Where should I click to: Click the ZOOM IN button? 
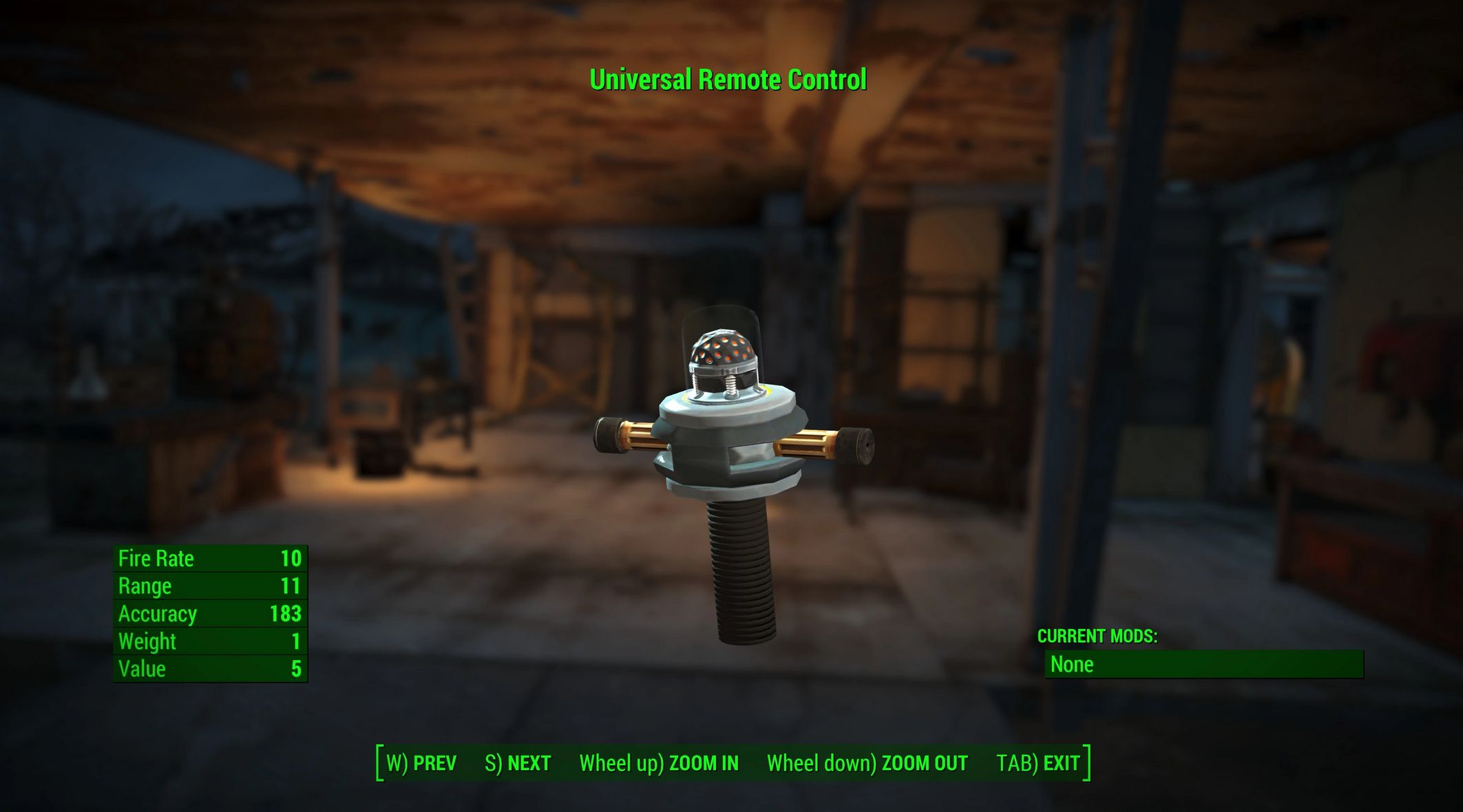coord(659,763)
